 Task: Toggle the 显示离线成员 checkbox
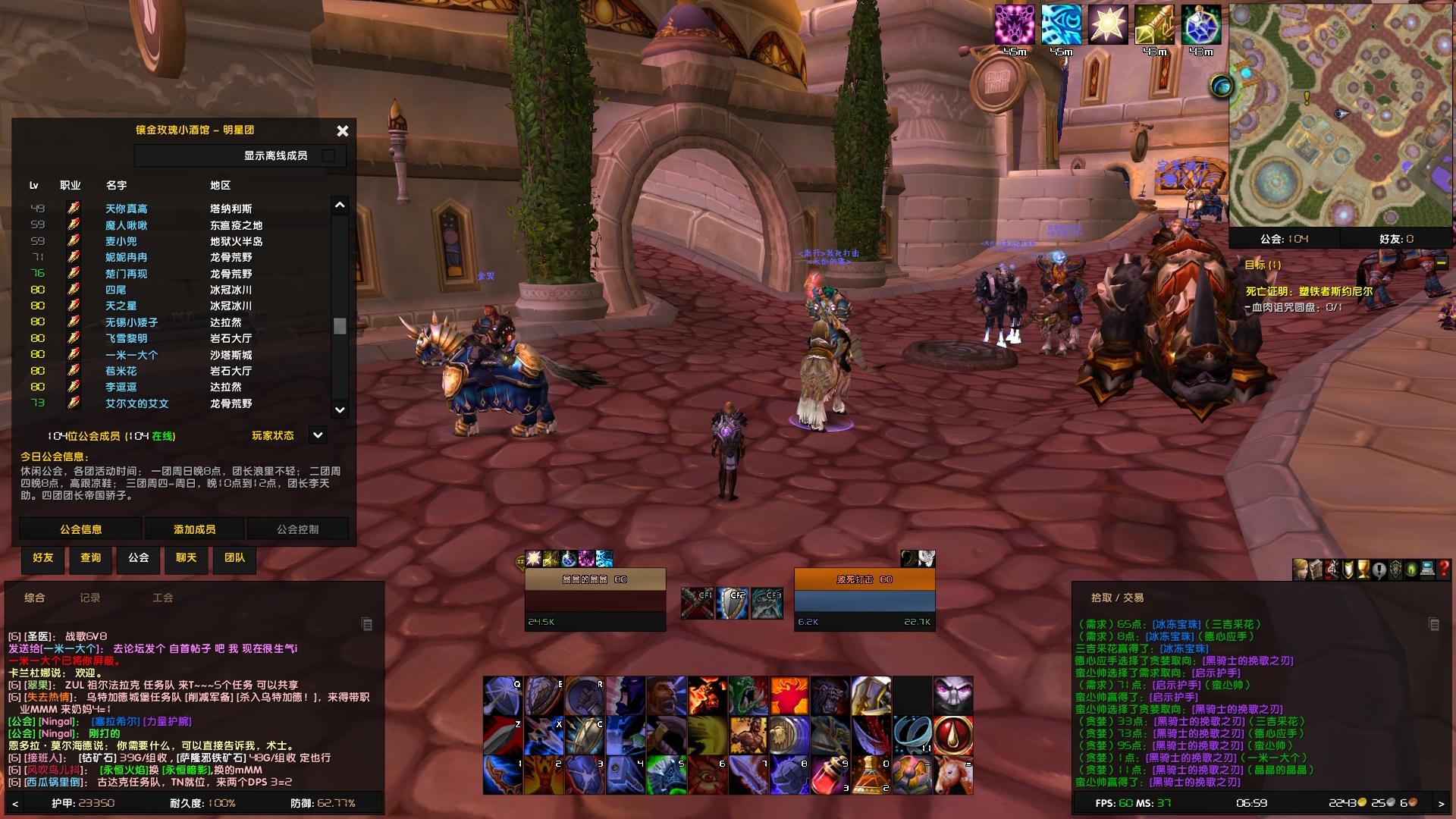pos(329,155)
